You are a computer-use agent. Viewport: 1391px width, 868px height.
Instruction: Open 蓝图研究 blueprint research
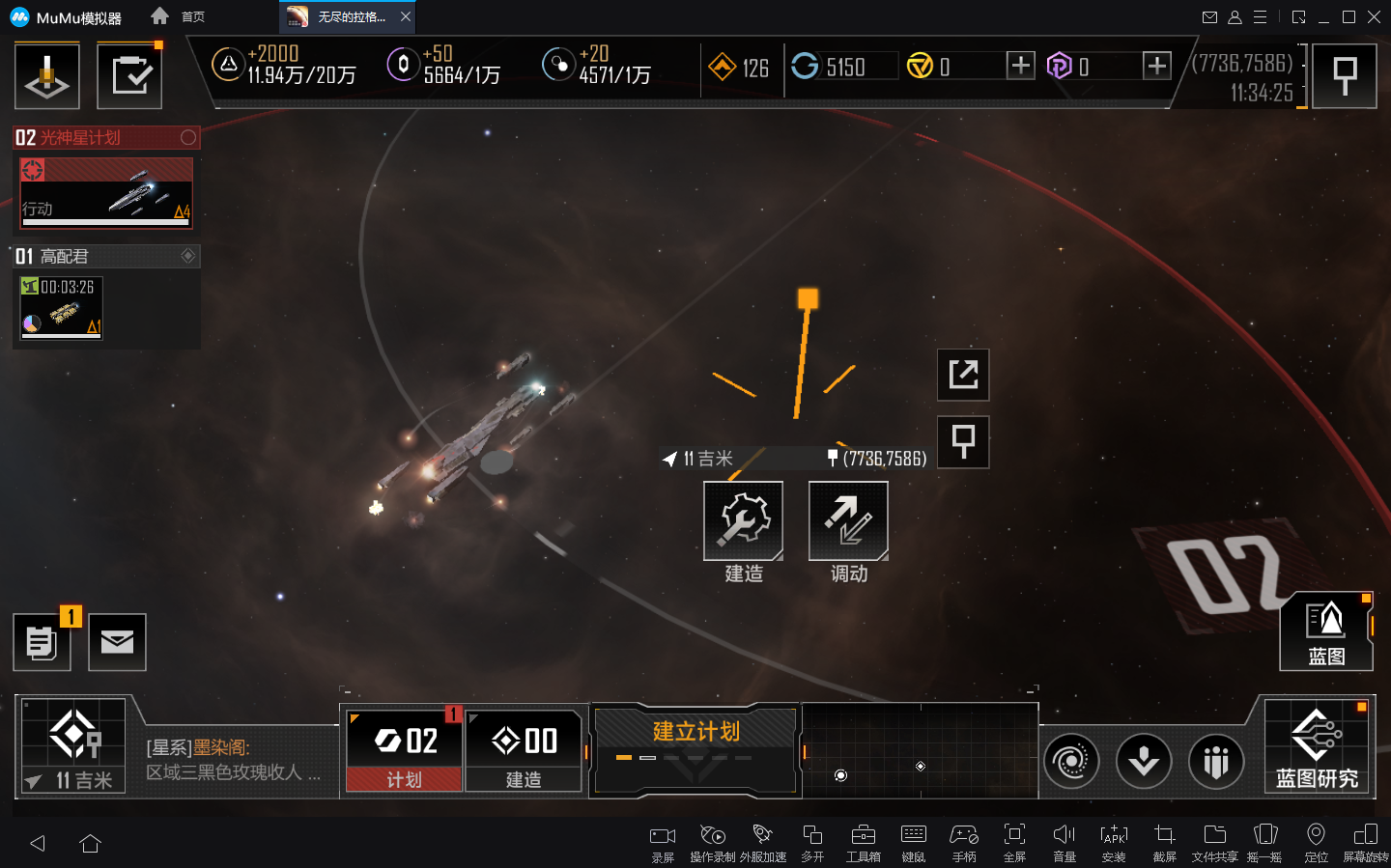[1317, 746]
